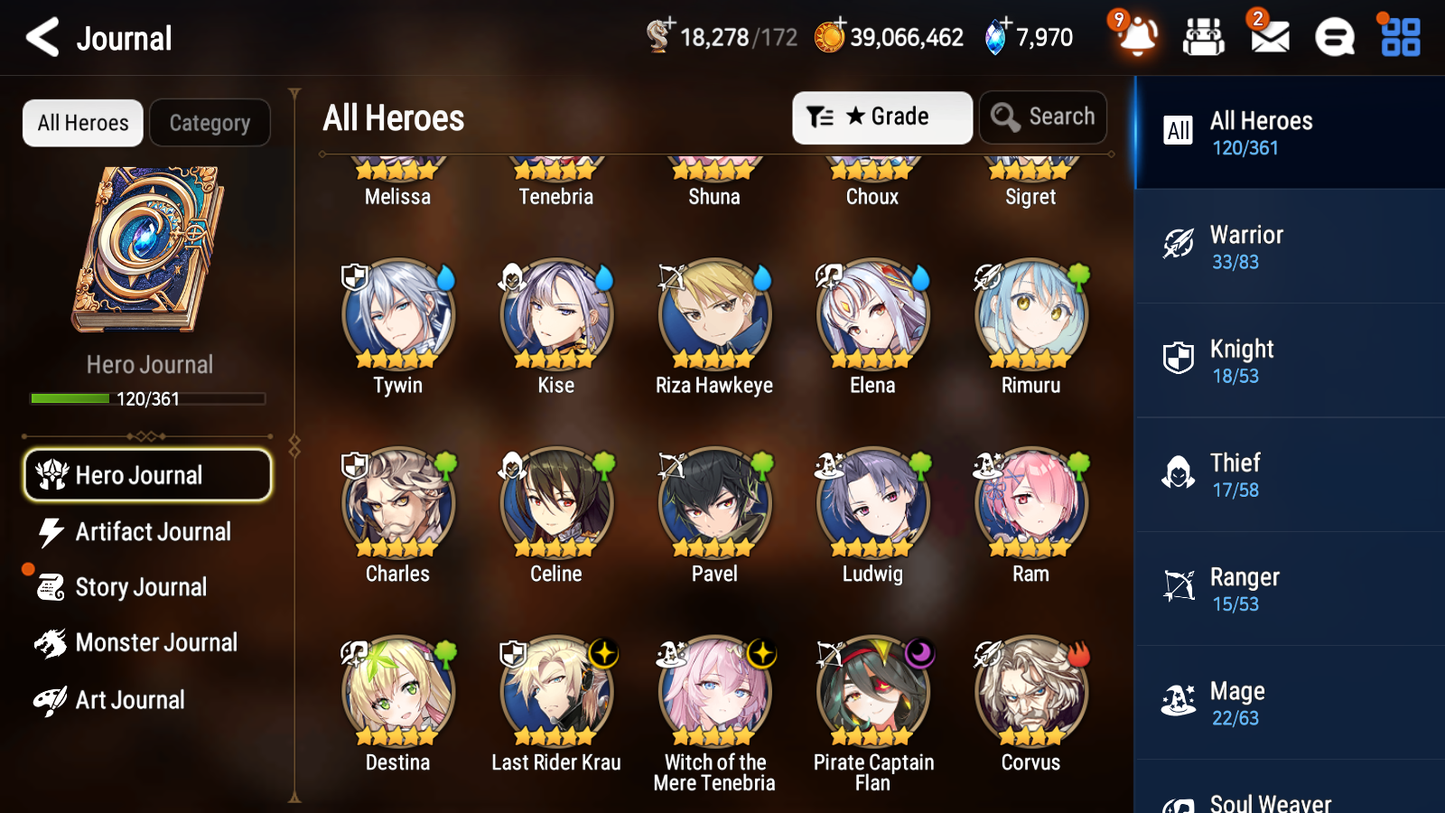Go back using the Journal back arrow
1445x813 pixels.
coord(42,36)
